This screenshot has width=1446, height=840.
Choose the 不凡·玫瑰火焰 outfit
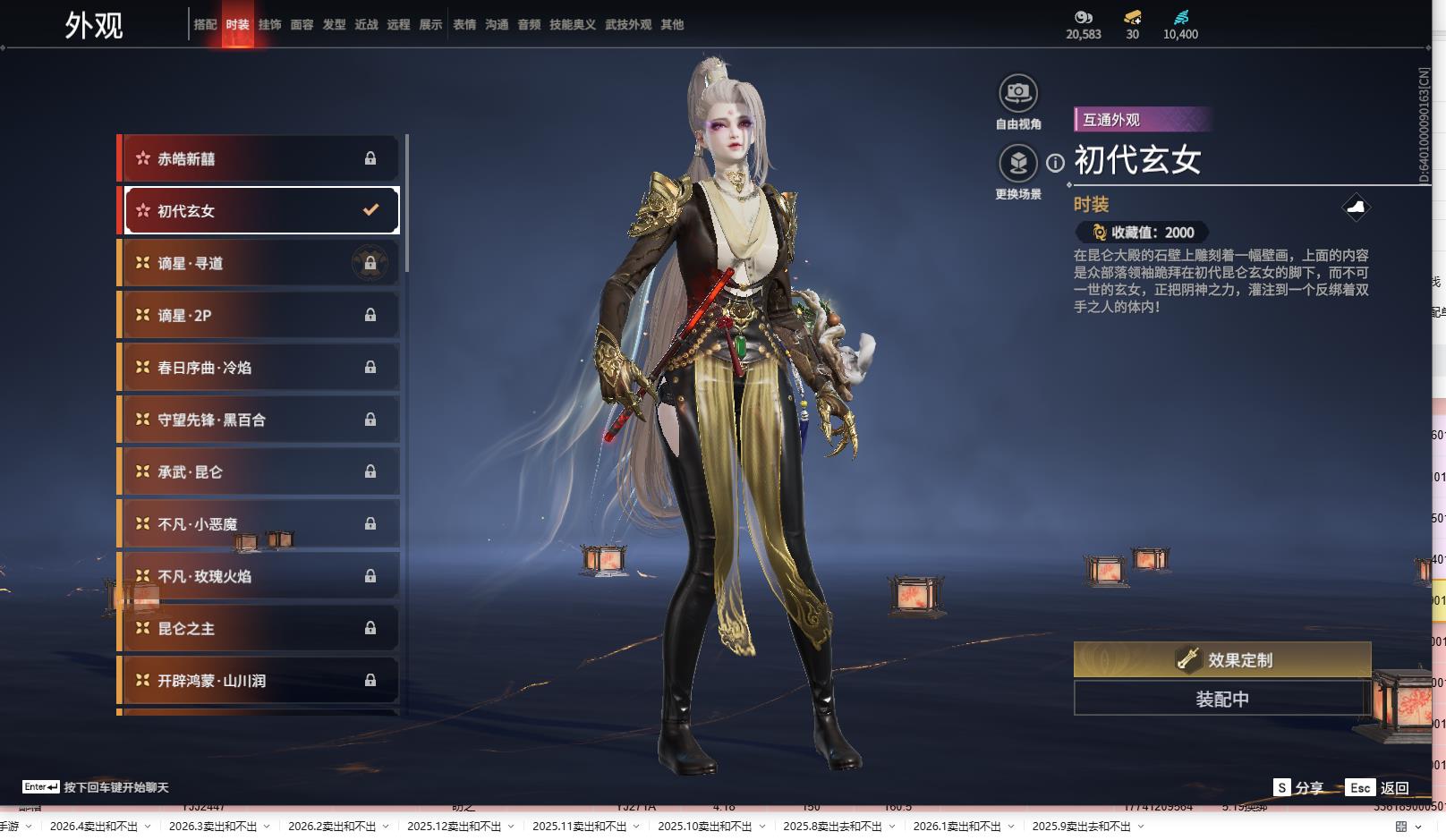click(x=259, y=577)
